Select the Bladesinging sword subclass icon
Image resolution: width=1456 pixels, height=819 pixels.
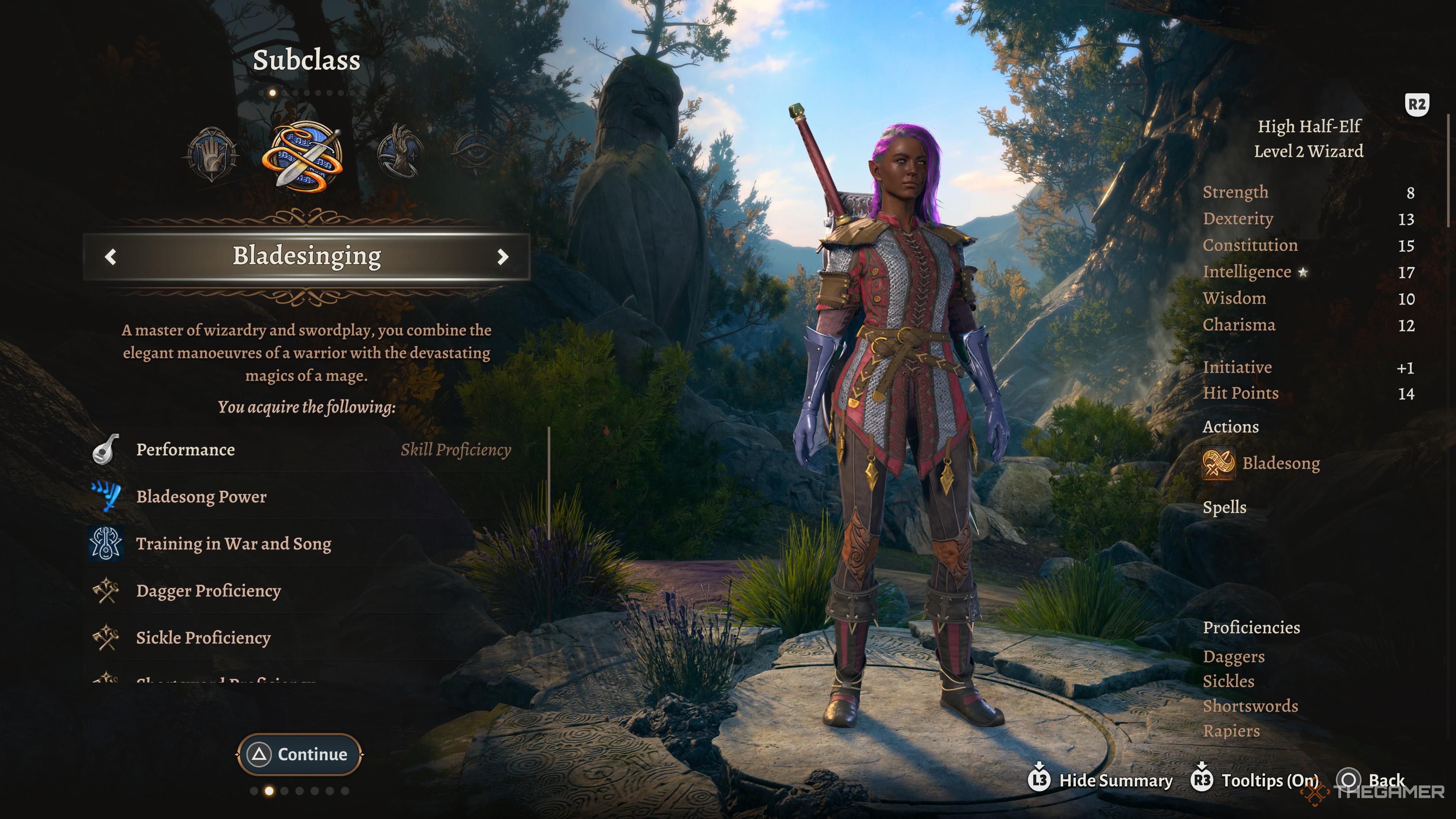303,156
